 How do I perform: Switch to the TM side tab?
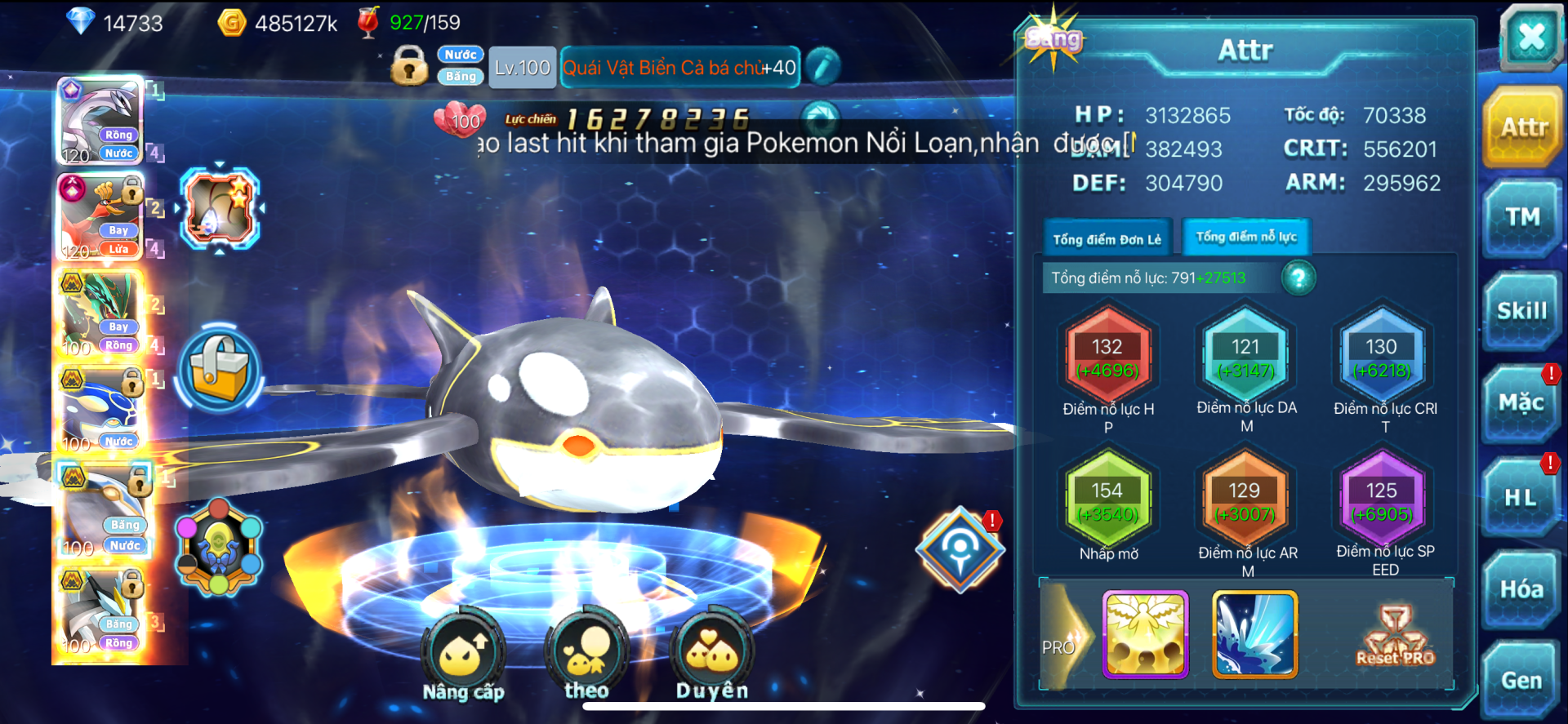[x=1522, y=218]
